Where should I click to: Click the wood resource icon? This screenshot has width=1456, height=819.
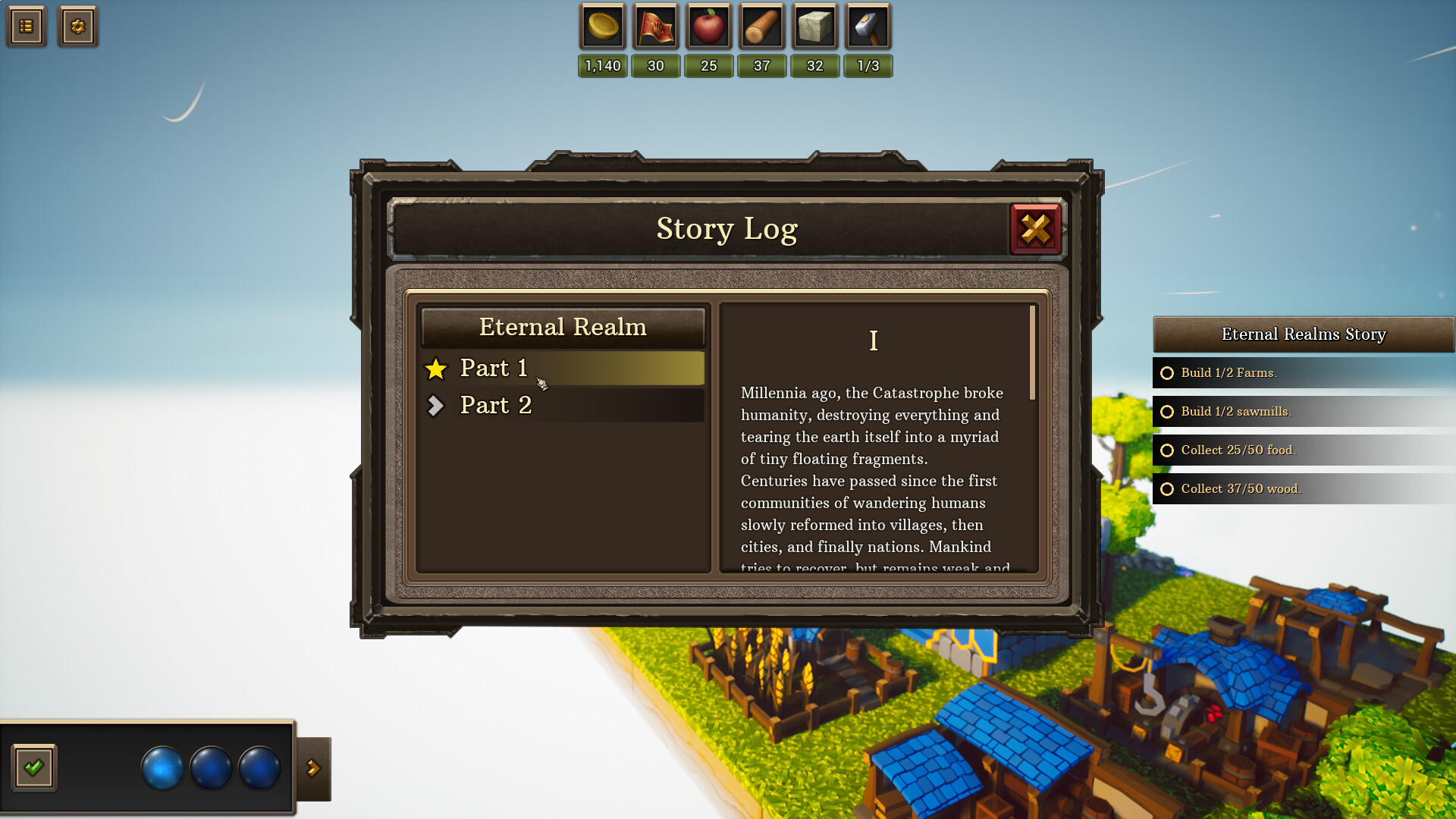point(762,26)
